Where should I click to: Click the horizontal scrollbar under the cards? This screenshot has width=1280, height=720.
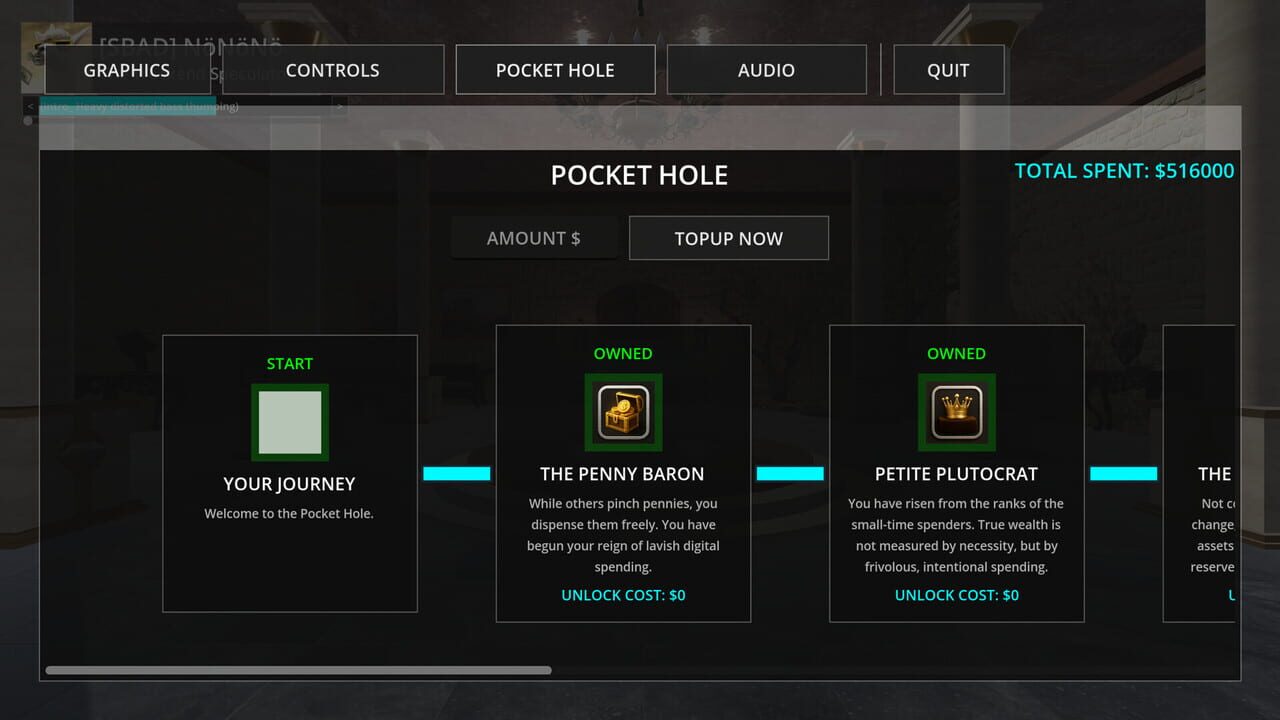coord(298,670)
